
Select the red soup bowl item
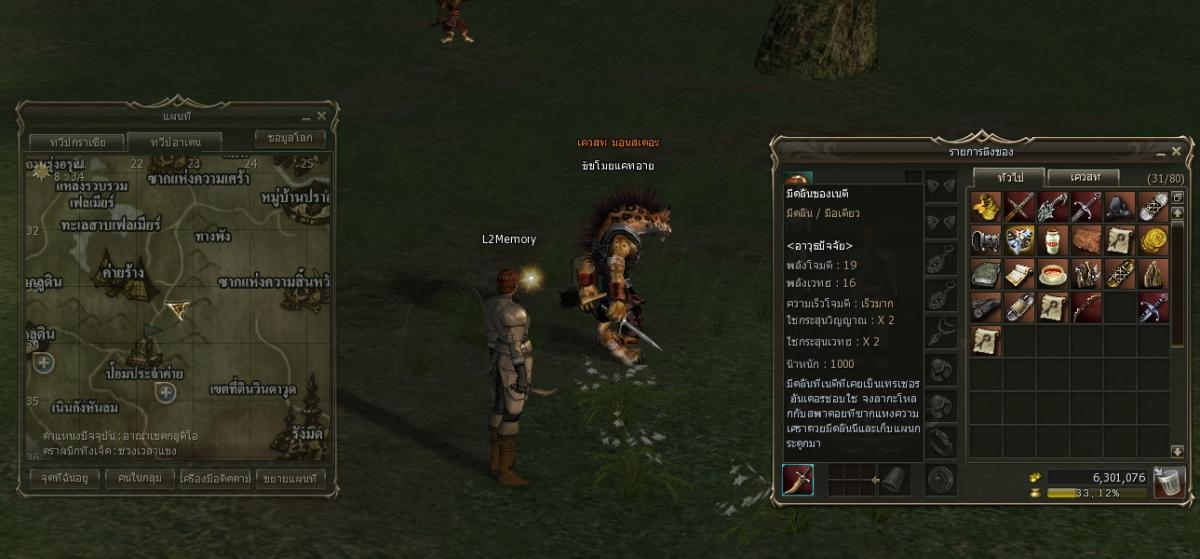(1053, 274)
